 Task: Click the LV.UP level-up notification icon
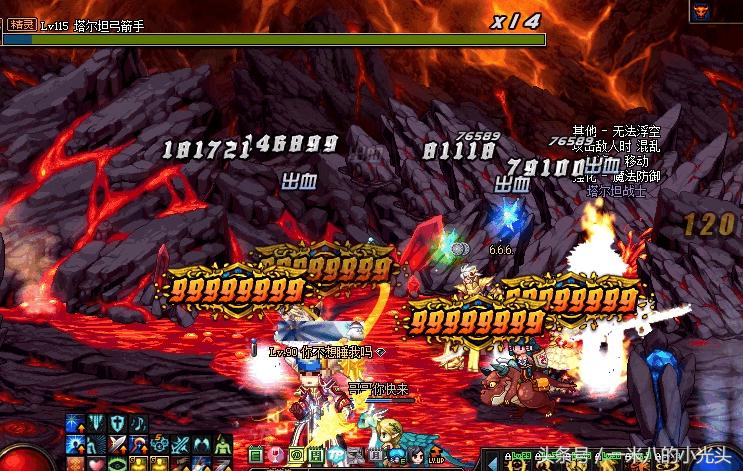435,458
